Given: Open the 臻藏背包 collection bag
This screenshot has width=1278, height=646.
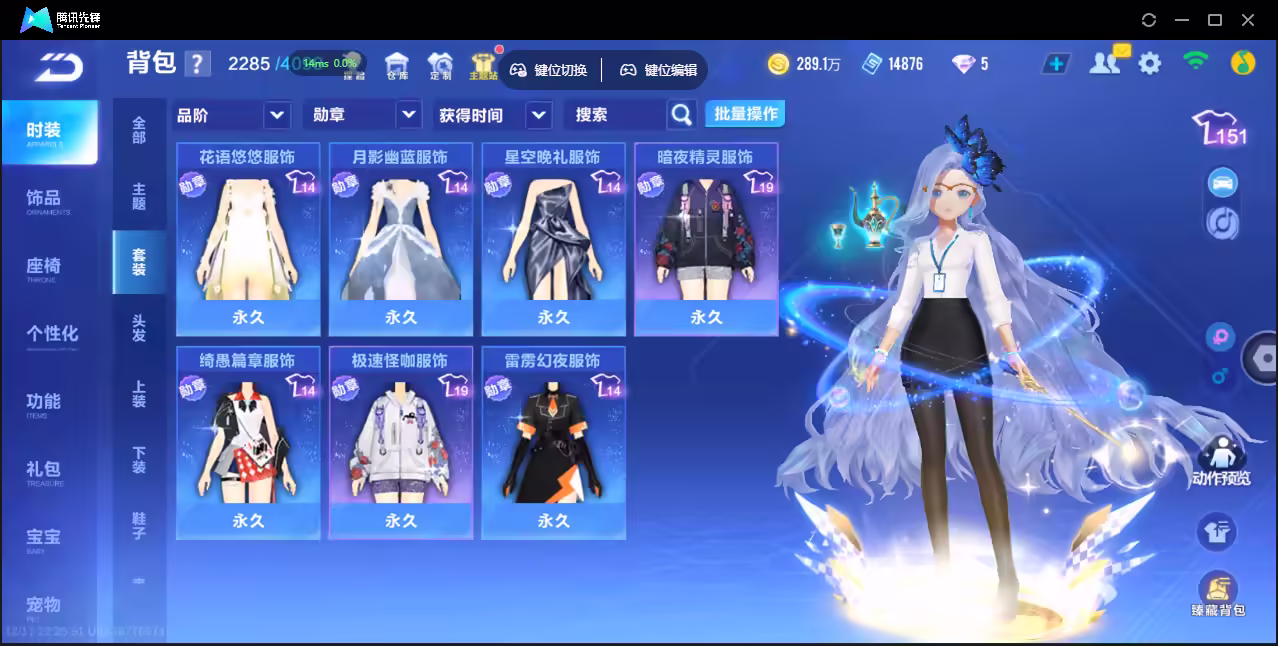Looking at the screenshot, I should click(1217, 593).
